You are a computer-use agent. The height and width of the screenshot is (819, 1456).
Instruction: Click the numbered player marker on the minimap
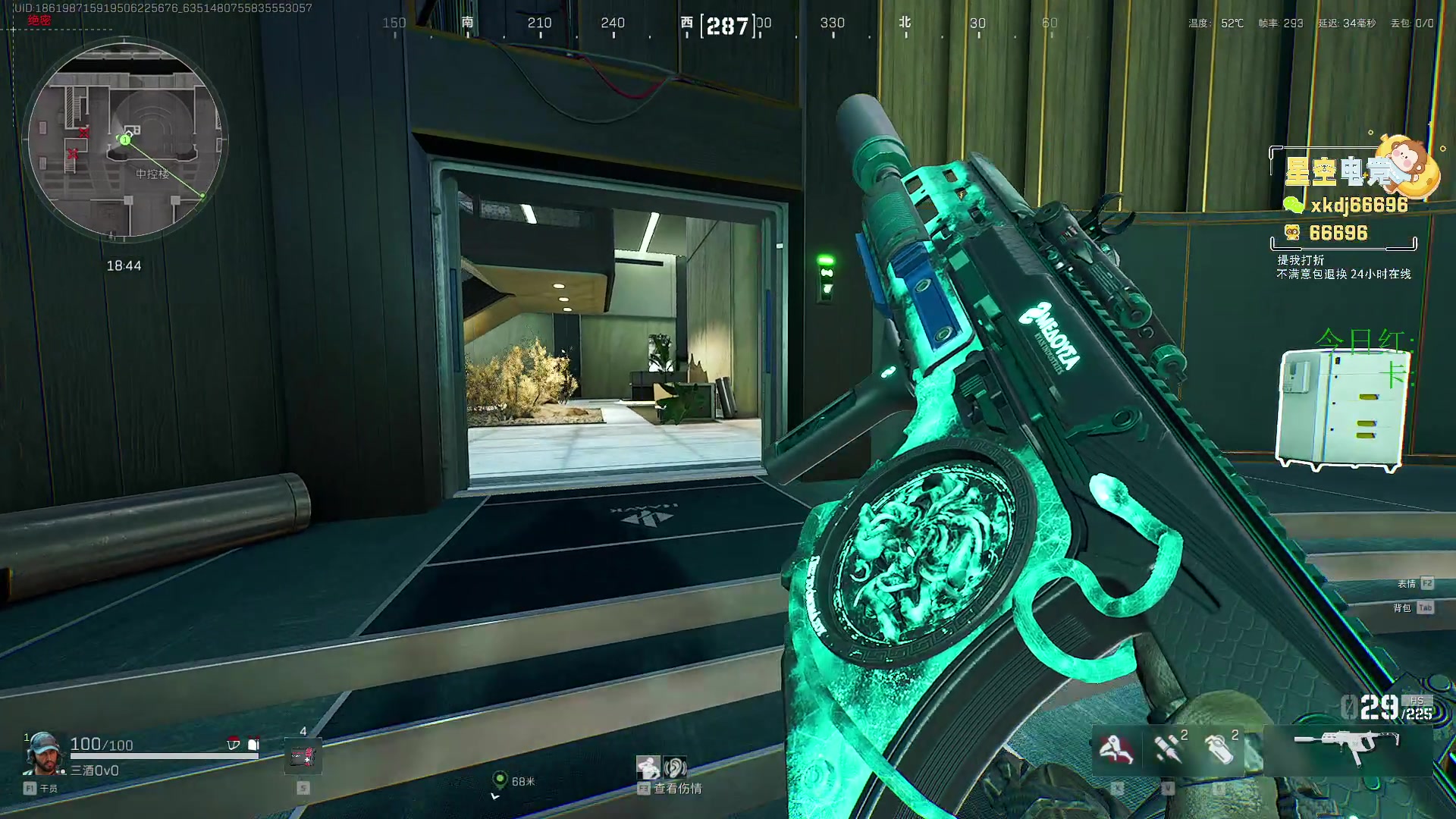pyautogui.click(x=125, y=140)
